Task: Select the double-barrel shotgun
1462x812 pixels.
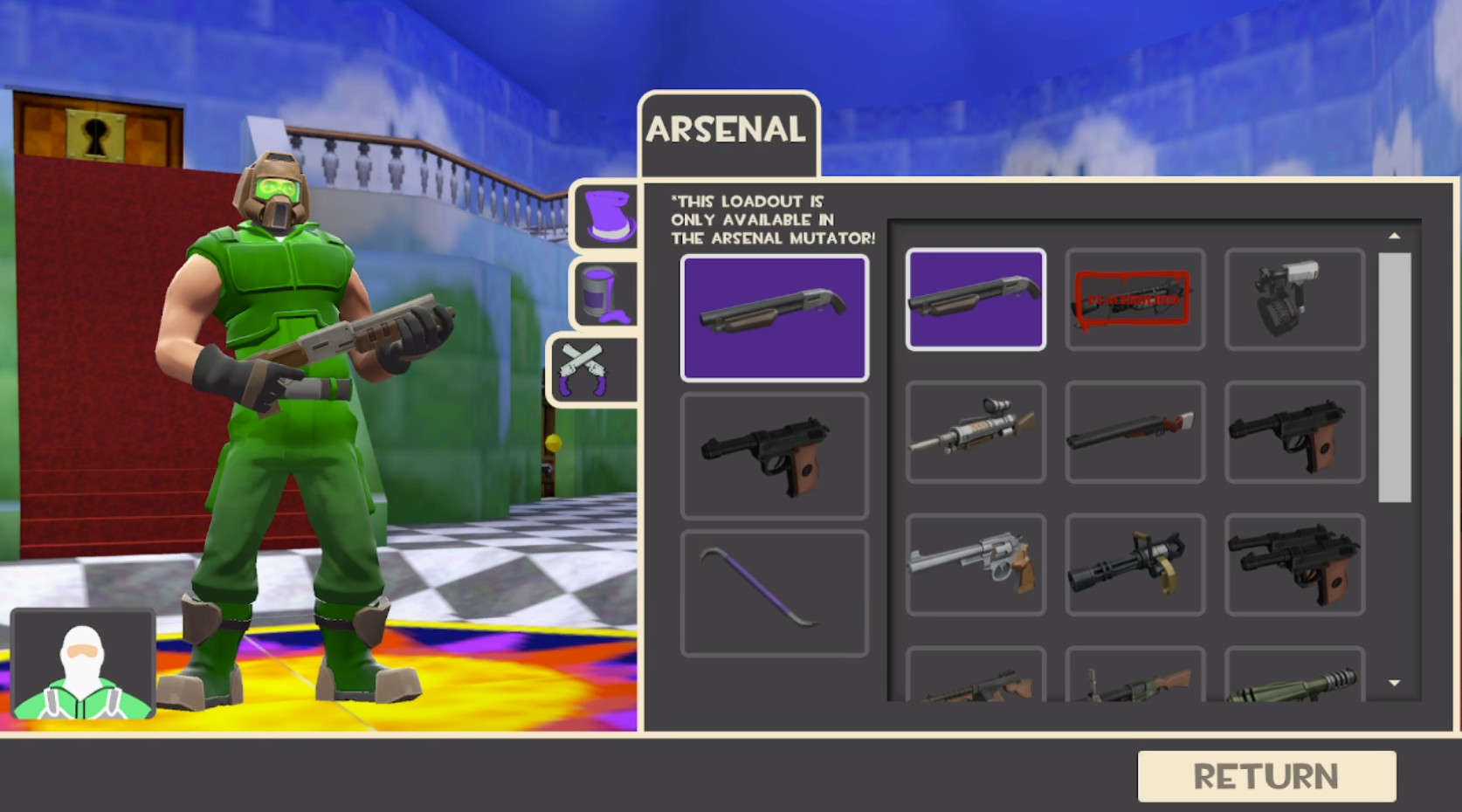Action: (1134, 431)
